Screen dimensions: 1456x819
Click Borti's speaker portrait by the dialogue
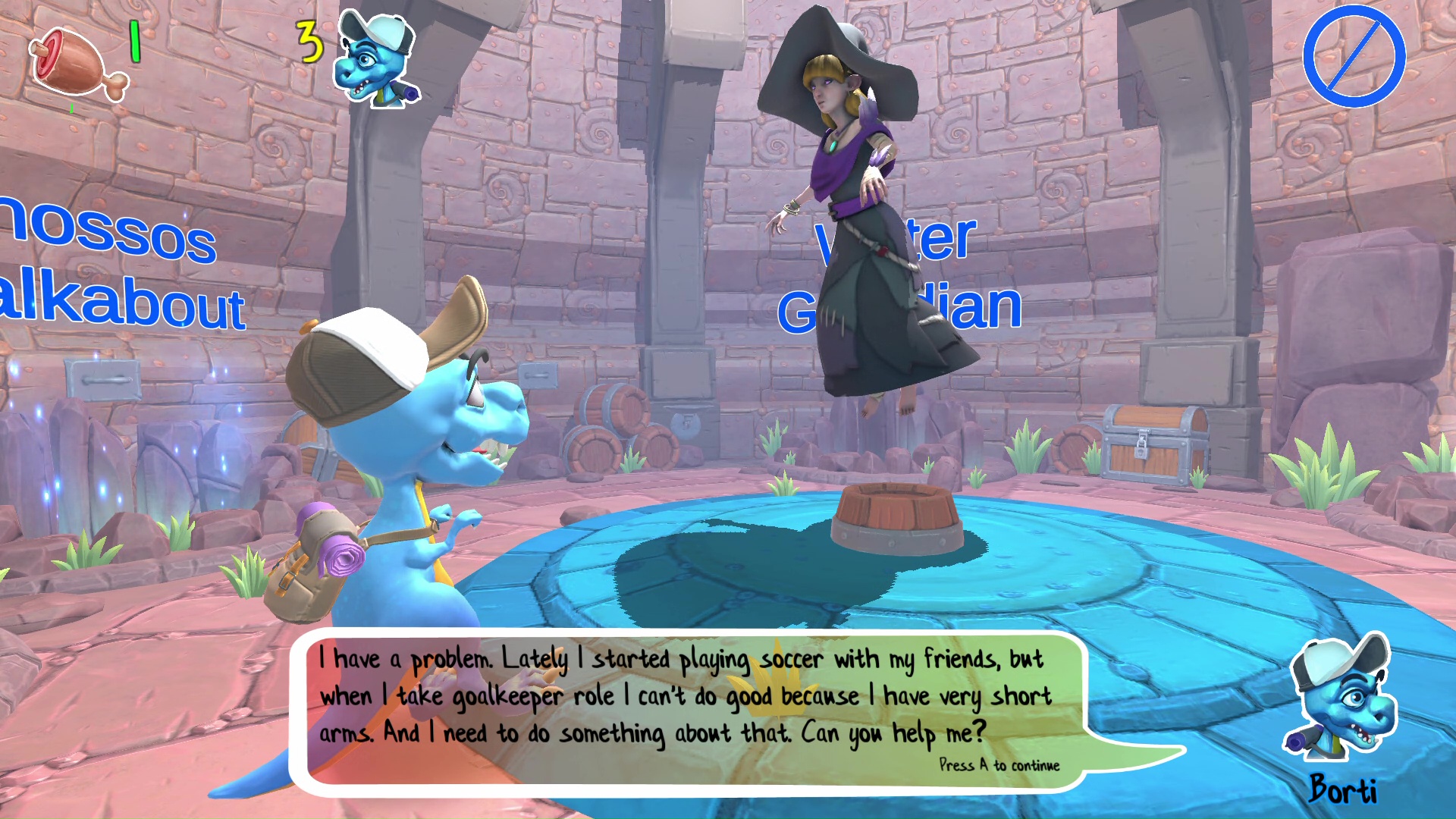(1342, 698)
